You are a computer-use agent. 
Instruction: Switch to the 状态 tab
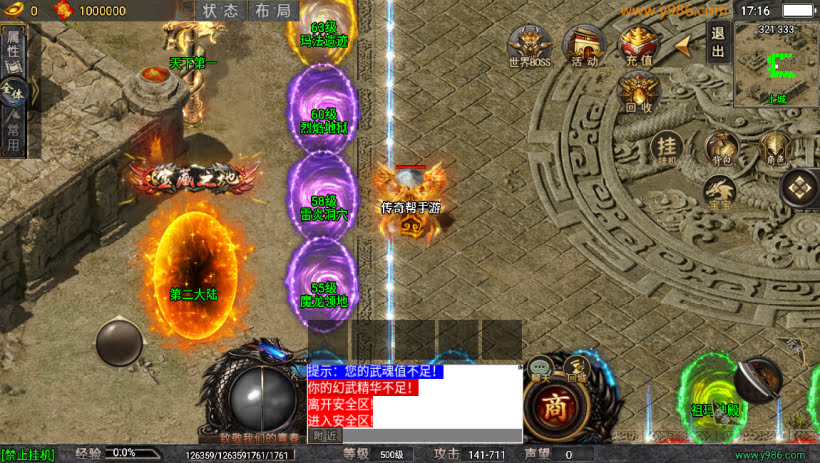pos(221,11)
